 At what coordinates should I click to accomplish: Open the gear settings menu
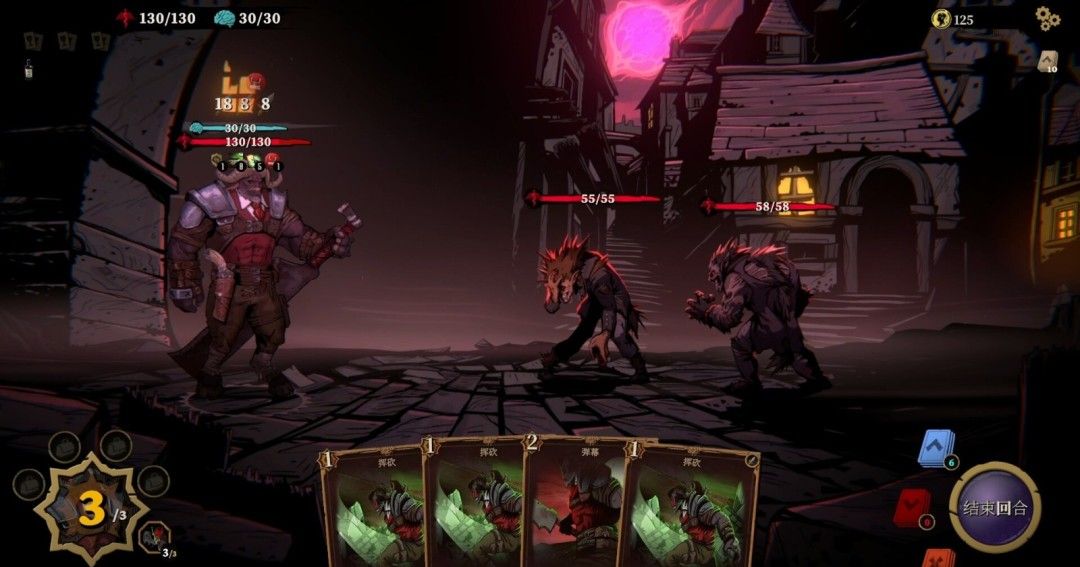(1046, 19)
